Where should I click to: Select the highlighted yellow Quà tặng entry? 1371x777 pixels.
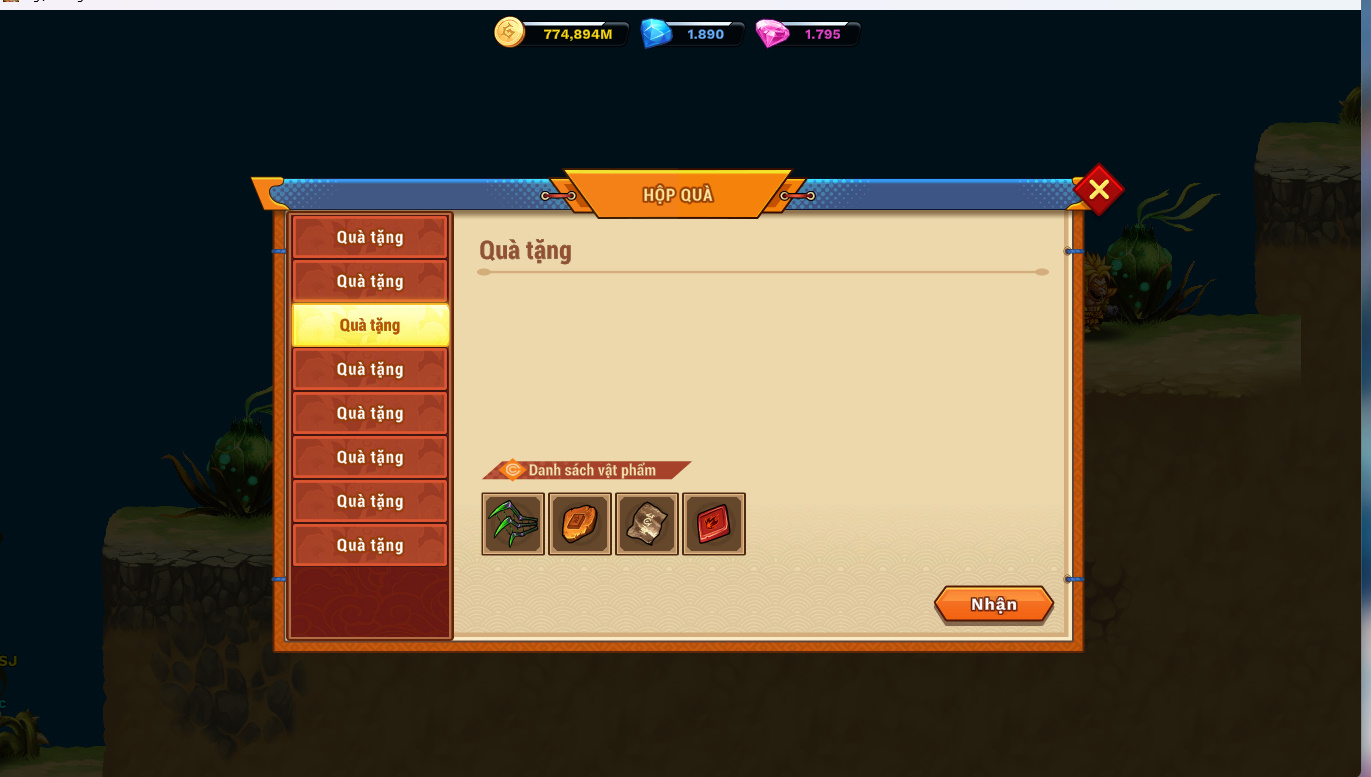tap(370, 325)
